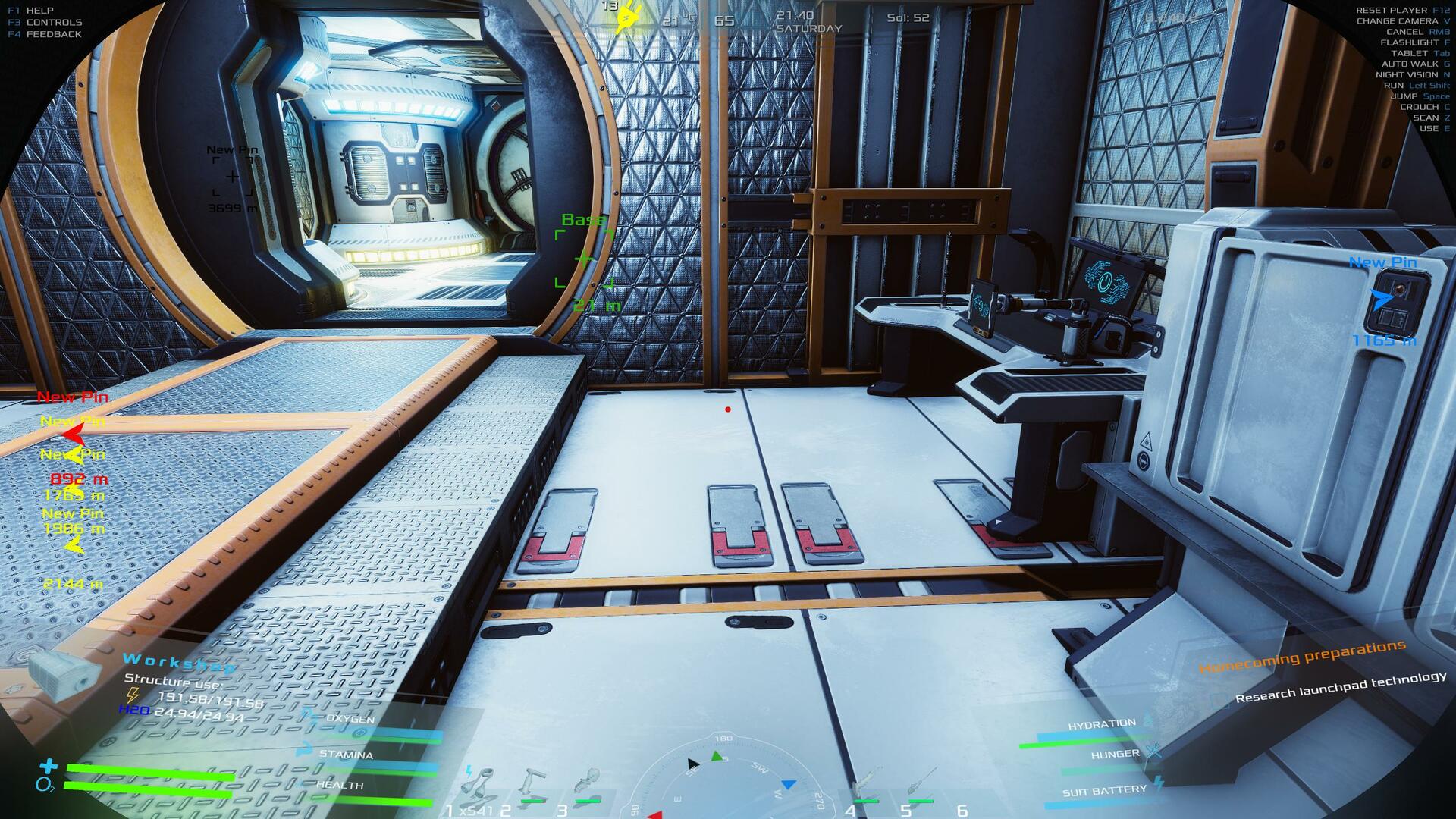The image size is (1456, 819).
Task: Open the Homecoming preparations objective
Action: click(1301, 657)
